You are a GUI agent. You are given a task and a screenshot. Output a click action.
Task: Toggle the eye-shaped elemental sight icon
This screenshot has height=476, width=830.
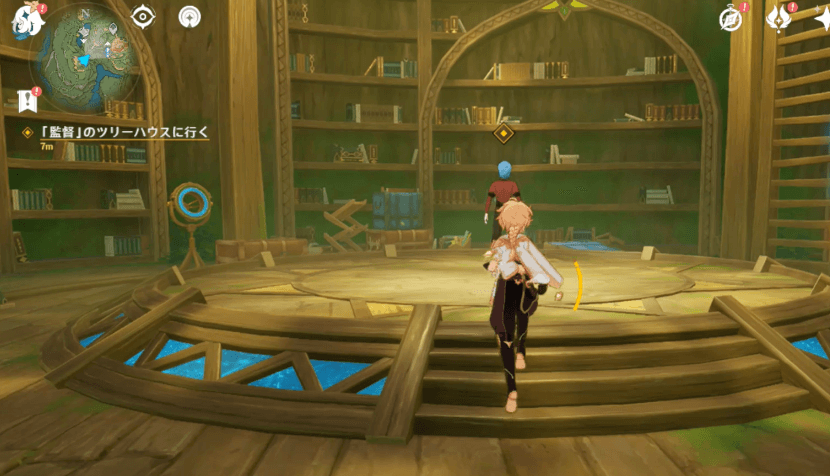pyautogui.click(x=144, y=17)
